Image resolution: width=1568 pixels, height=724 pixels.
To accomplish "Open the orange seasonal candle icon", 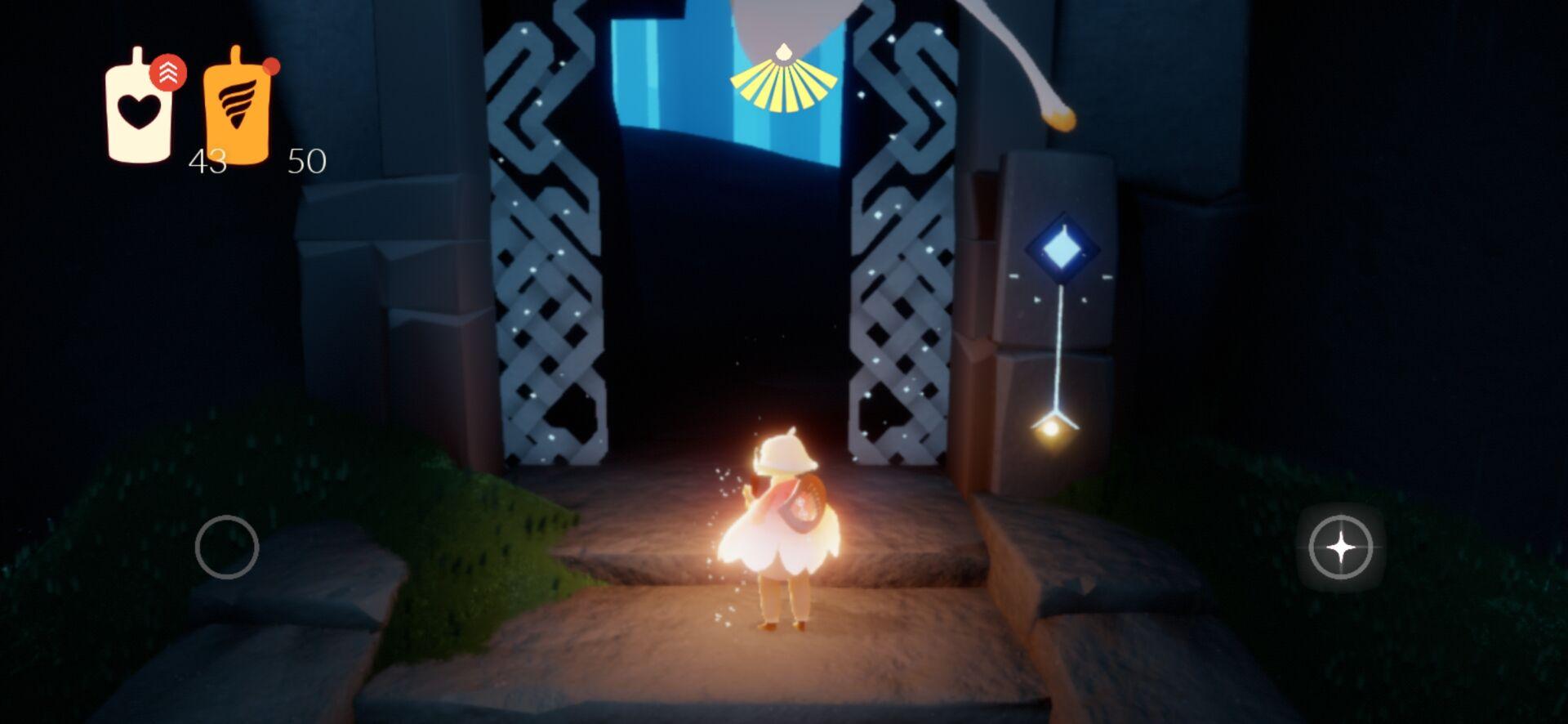I will 236,108.
